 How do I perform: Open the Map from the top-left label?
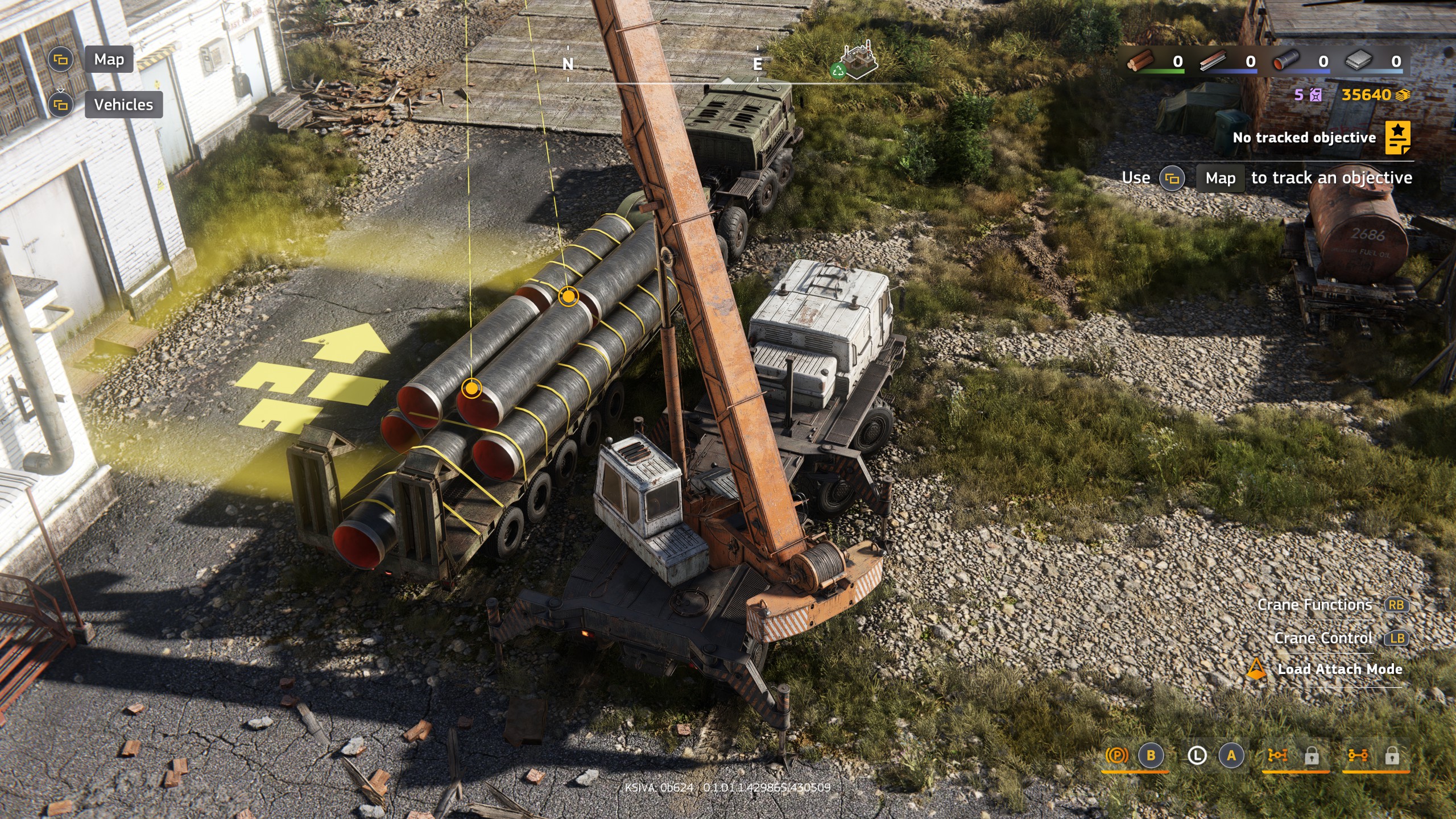(109, 60)
